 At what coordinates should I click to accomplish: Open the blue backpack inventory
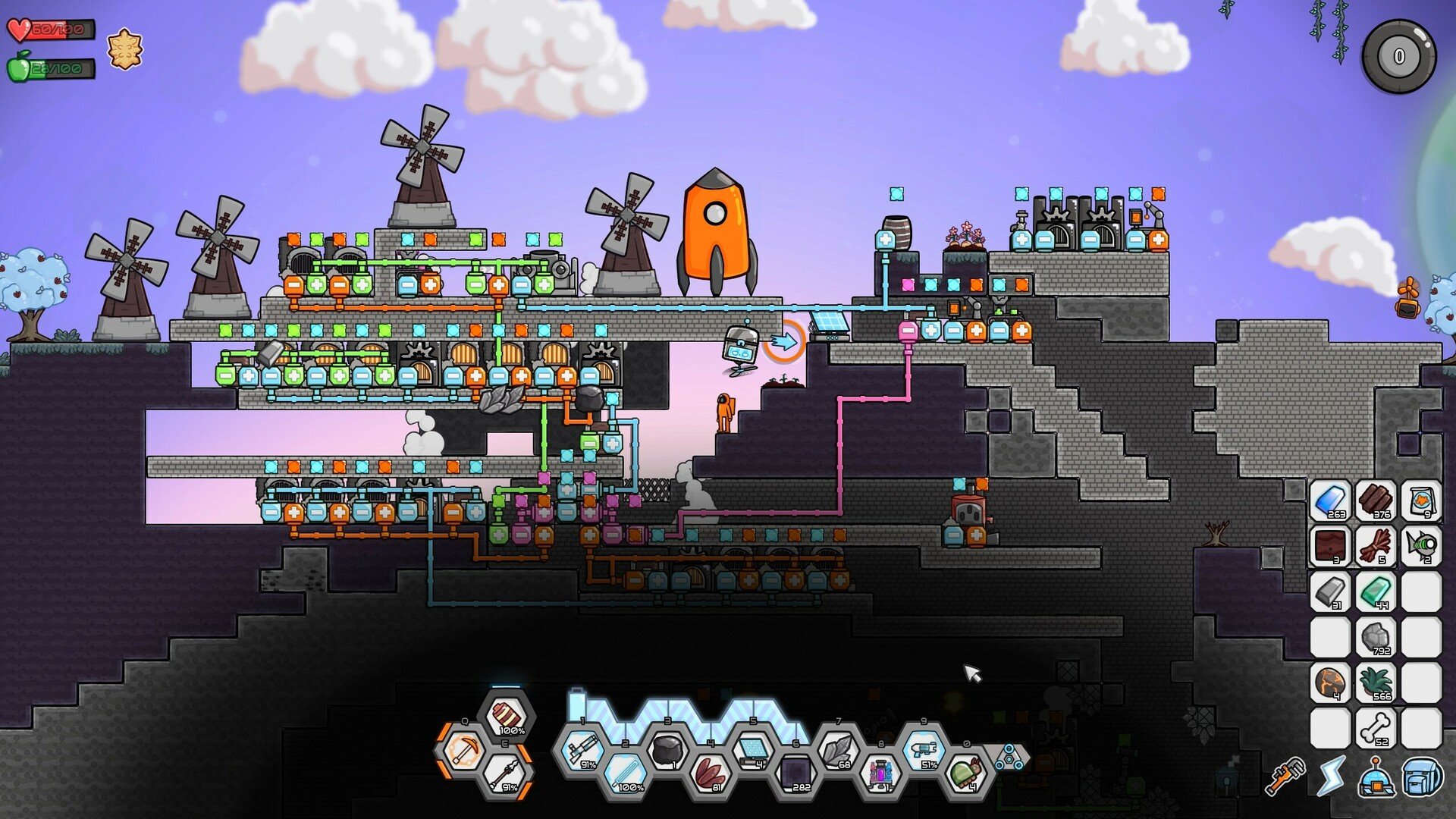click(x=1422, y=777)
